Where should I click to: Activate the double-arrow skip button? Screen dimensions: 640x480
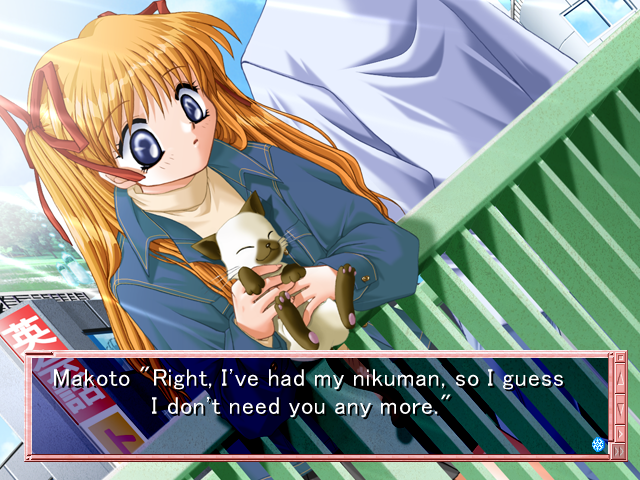617,450
